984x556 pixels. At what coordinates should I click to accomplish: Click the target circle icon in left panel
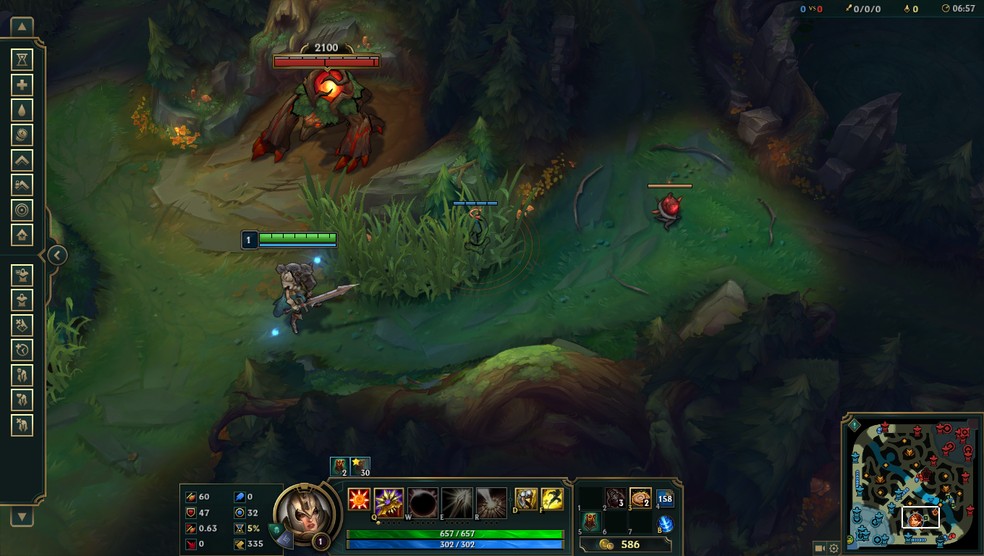(22, 210)
